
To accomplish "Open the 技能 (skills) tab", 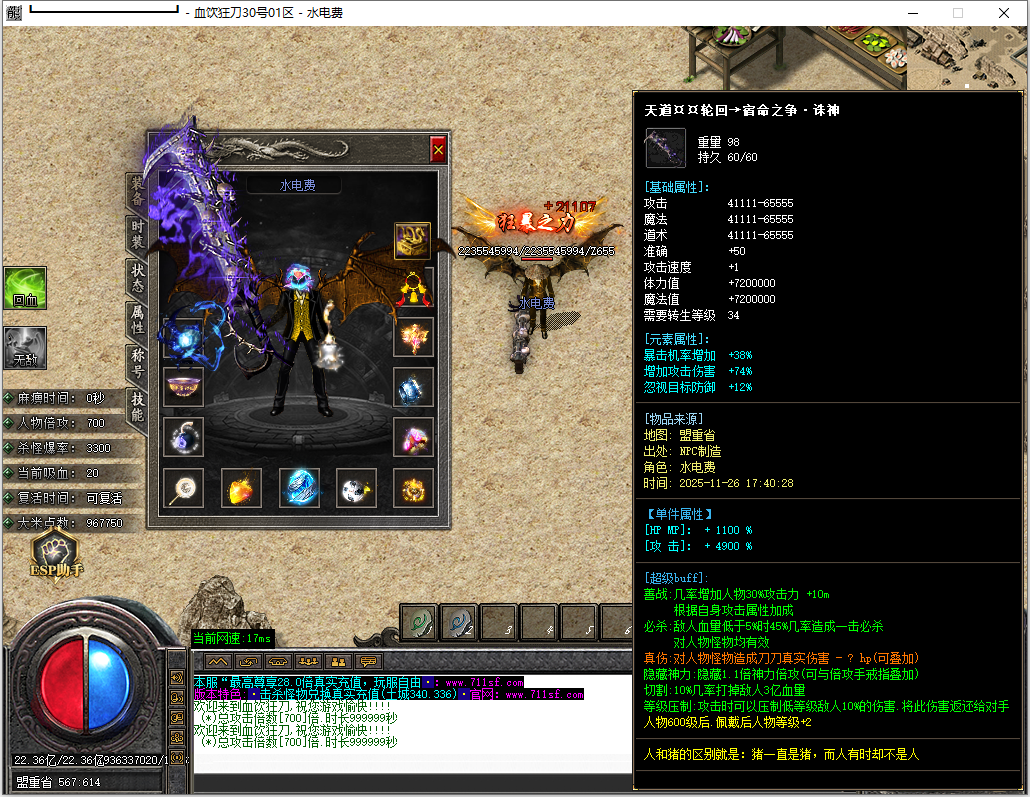I will pyautogui.click(x=137, y=405).
